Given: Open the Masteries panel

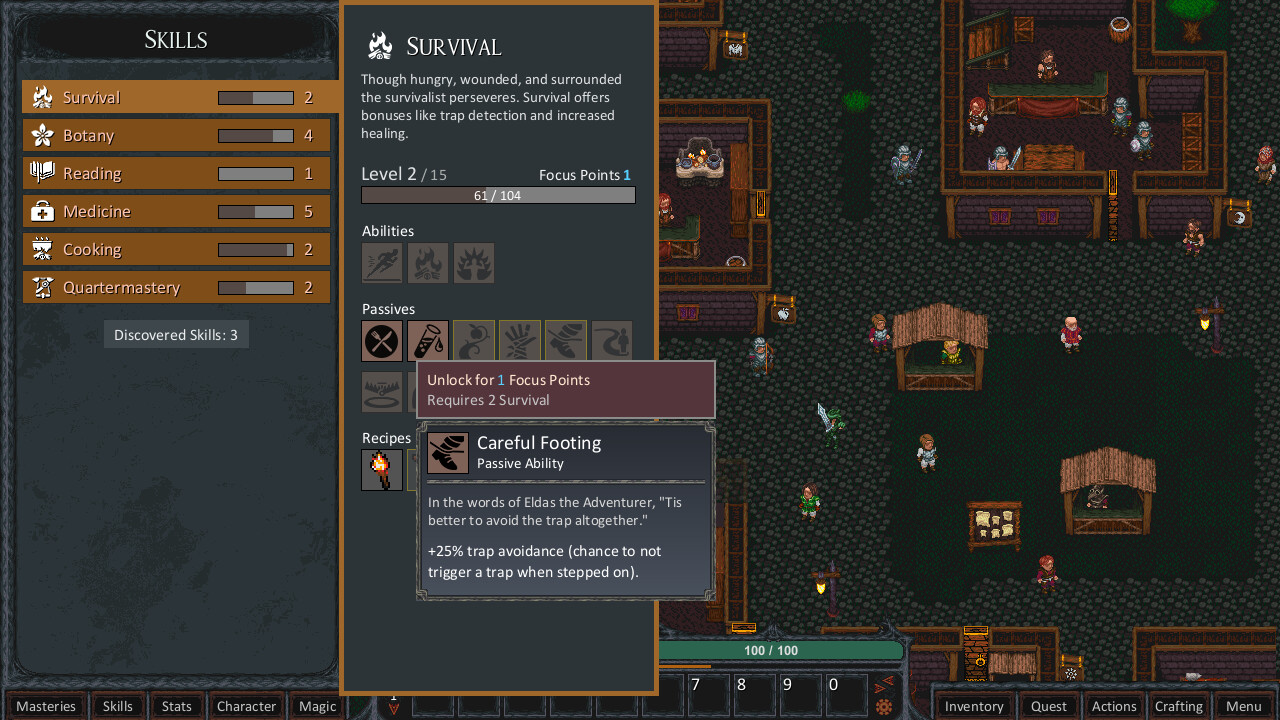Looking at the screenshot, I should point(46,706).
